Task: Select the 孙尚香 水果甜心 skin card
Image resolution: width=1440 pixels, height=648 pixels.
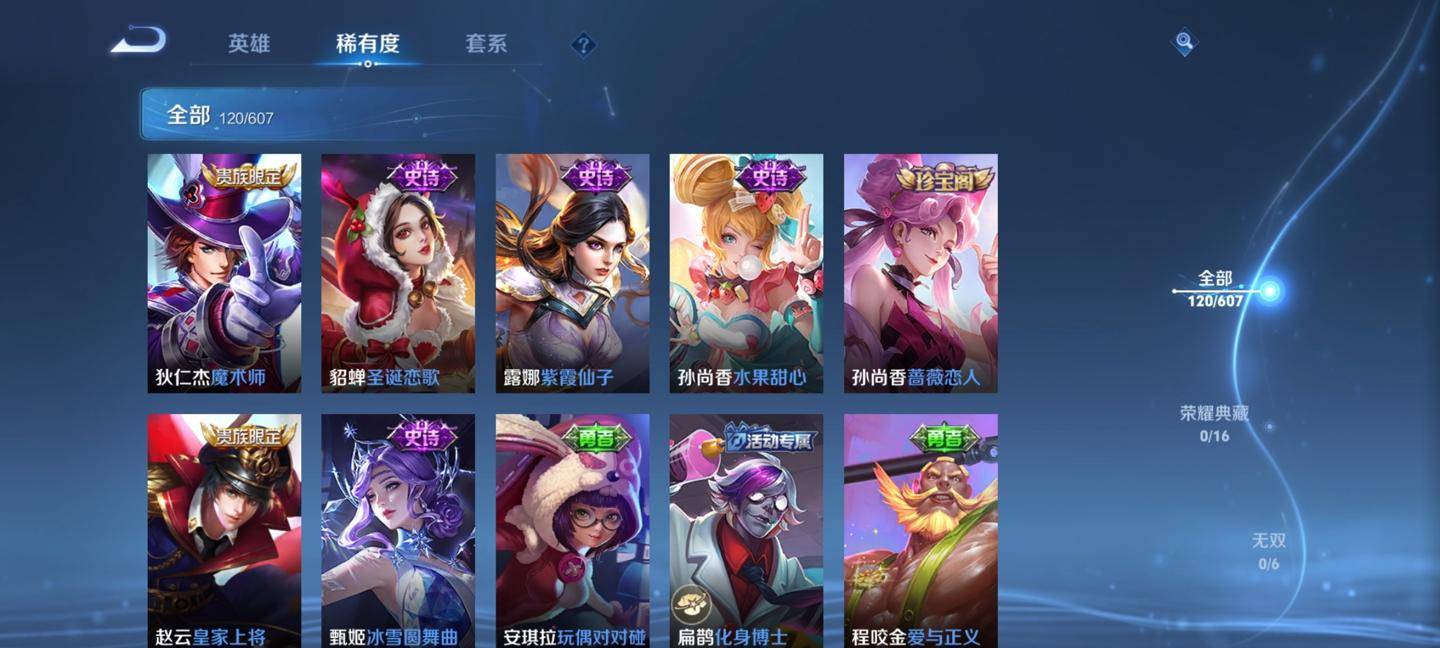Action: pos(746,273)
